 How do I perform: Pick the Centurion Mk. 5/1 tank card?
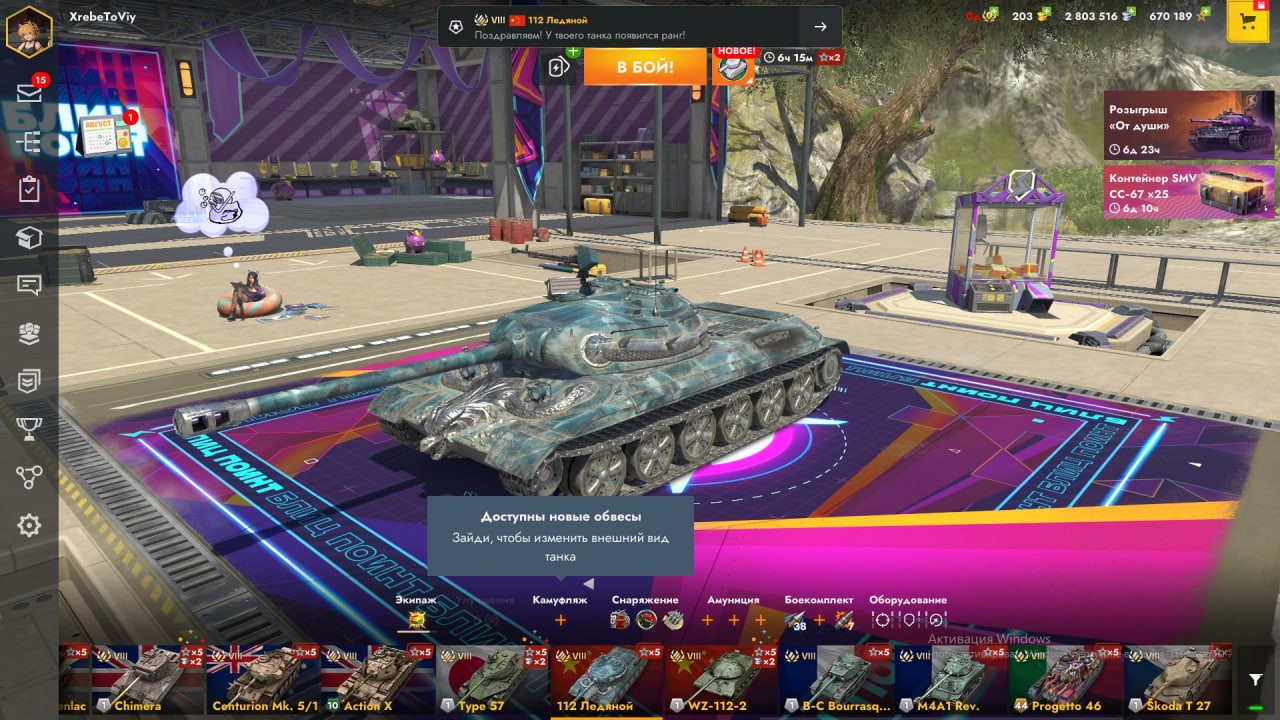coord(264,679)
